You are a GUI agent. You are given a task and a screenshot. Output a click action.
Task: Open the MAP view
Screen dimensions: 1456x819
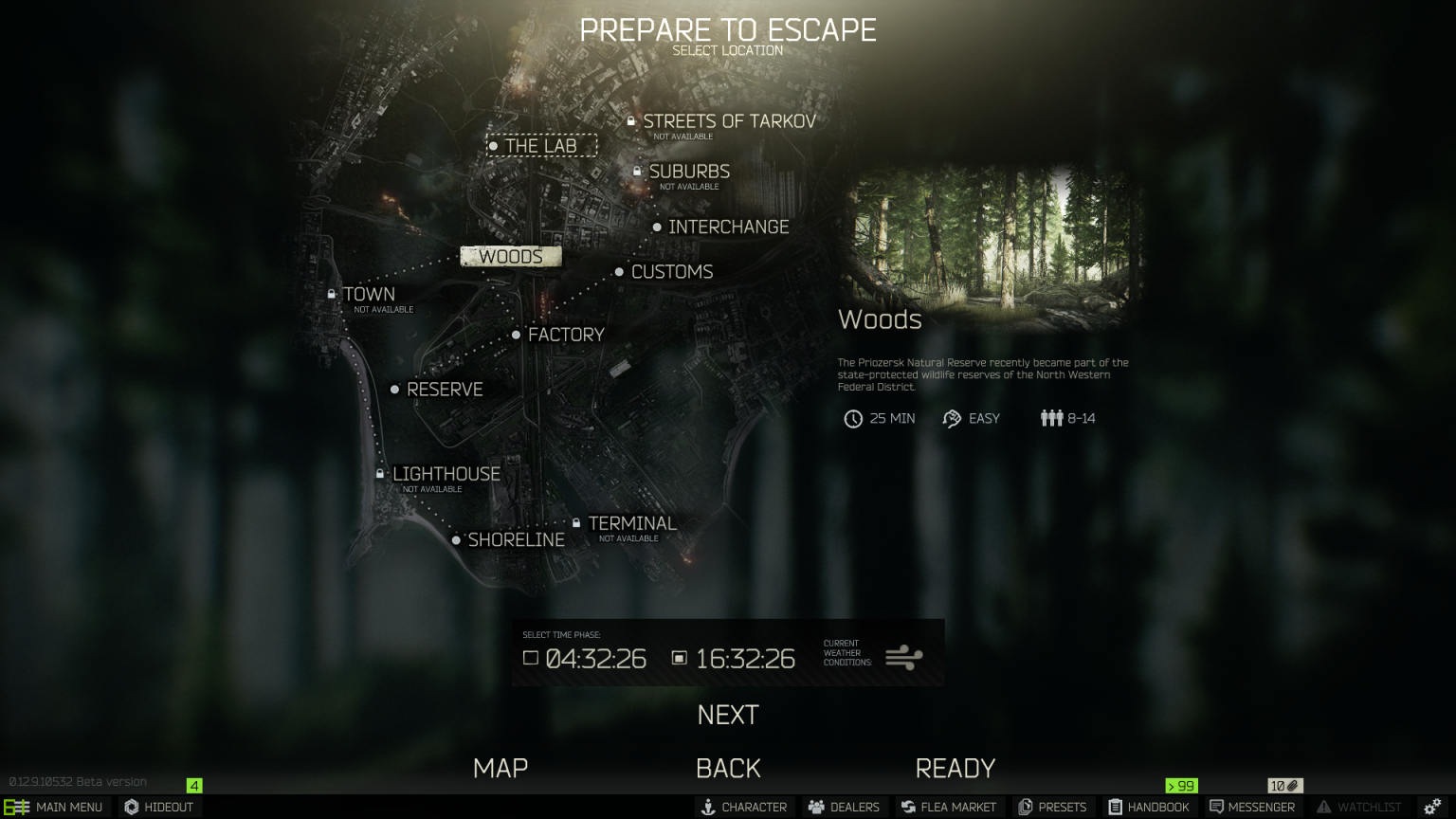click(500, 768)
